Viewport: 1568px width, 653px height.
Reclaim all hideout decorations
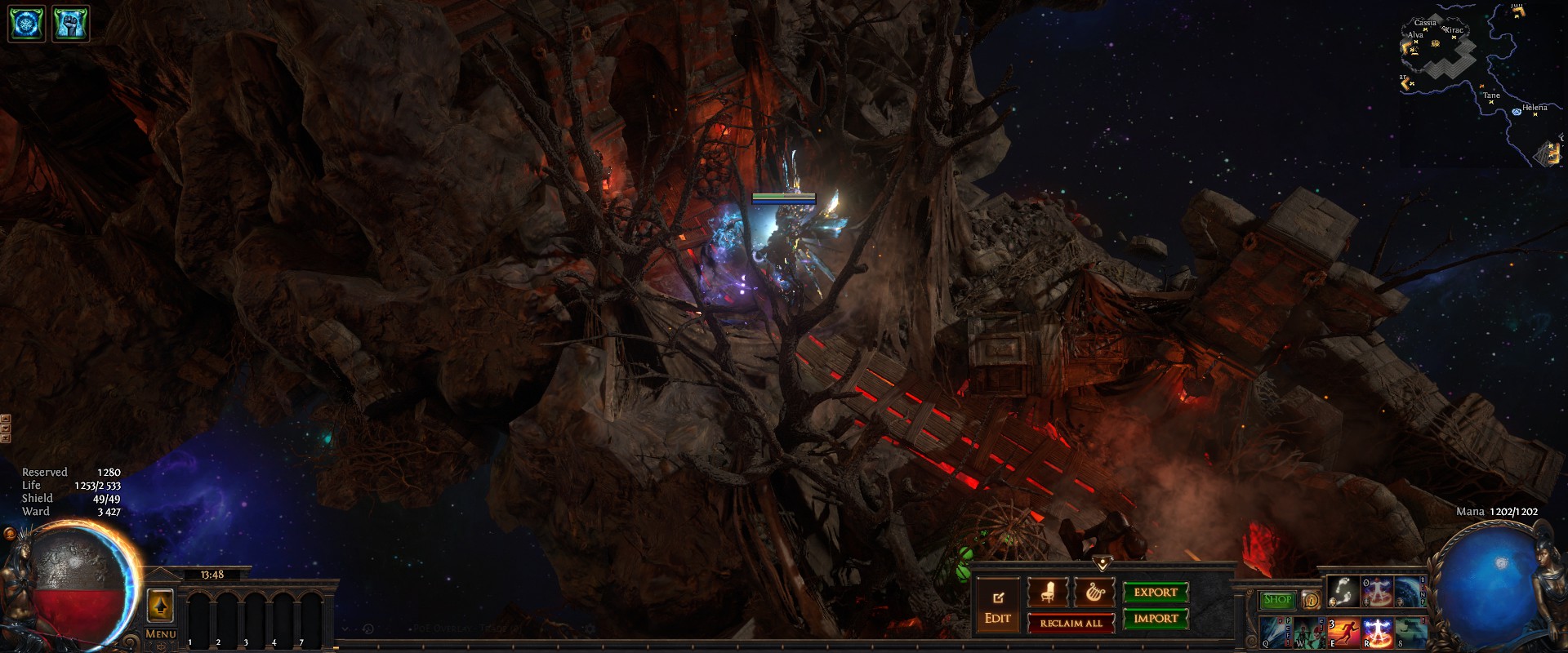[x=1070, y=623]
